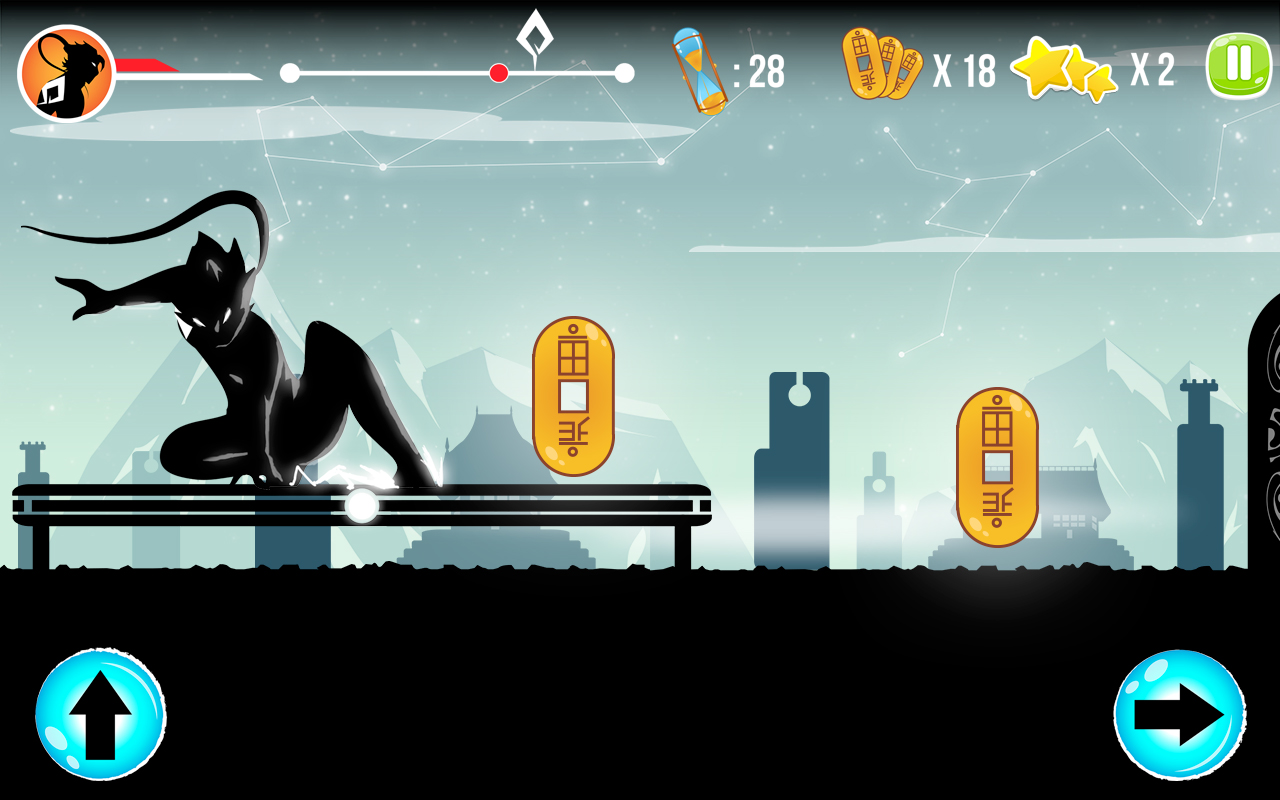The image size is (1280, 800).
Task: Click the timer value showing 28
Action: (762, 70)
